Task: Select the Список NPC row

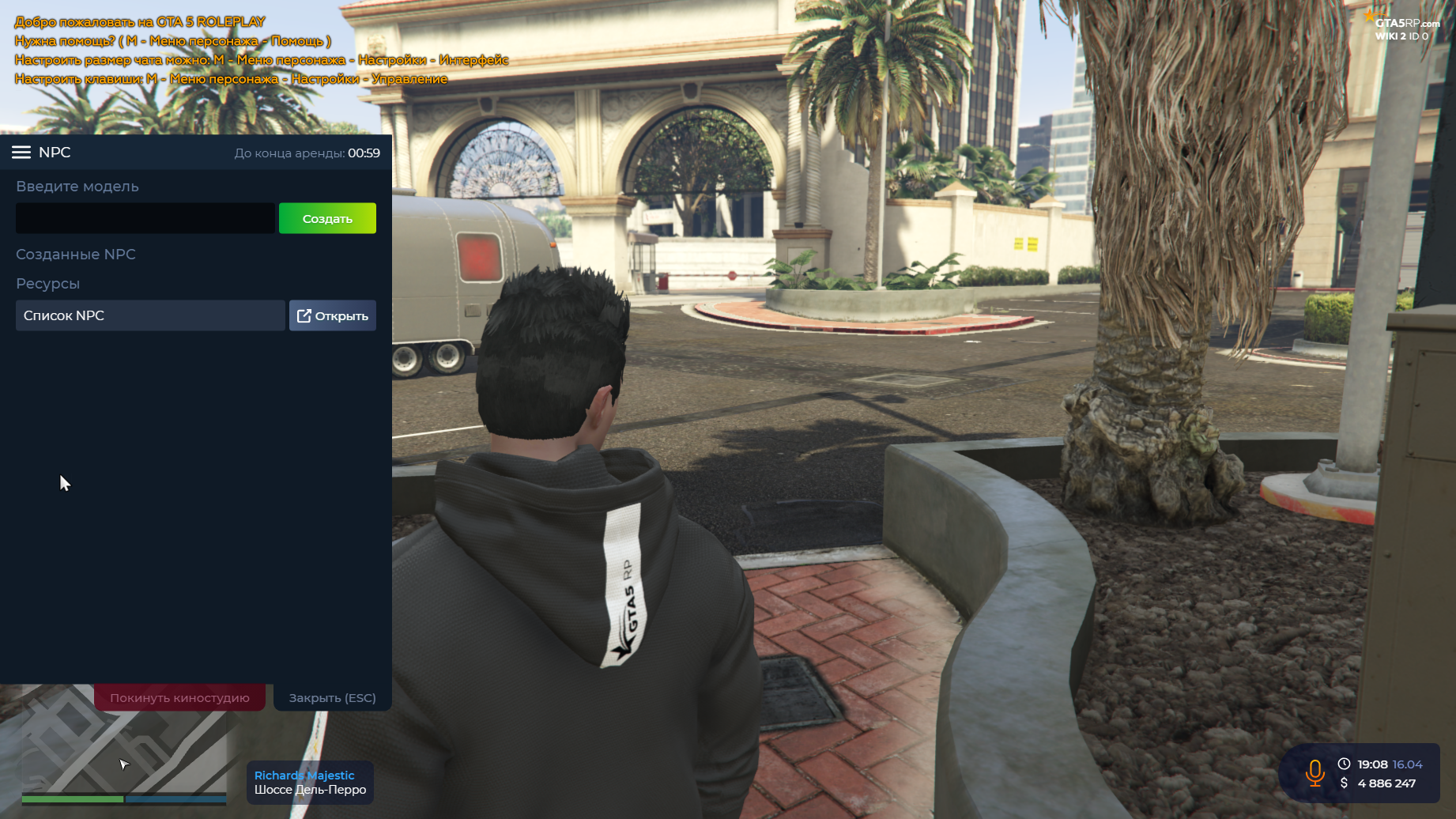Action: 150,315
